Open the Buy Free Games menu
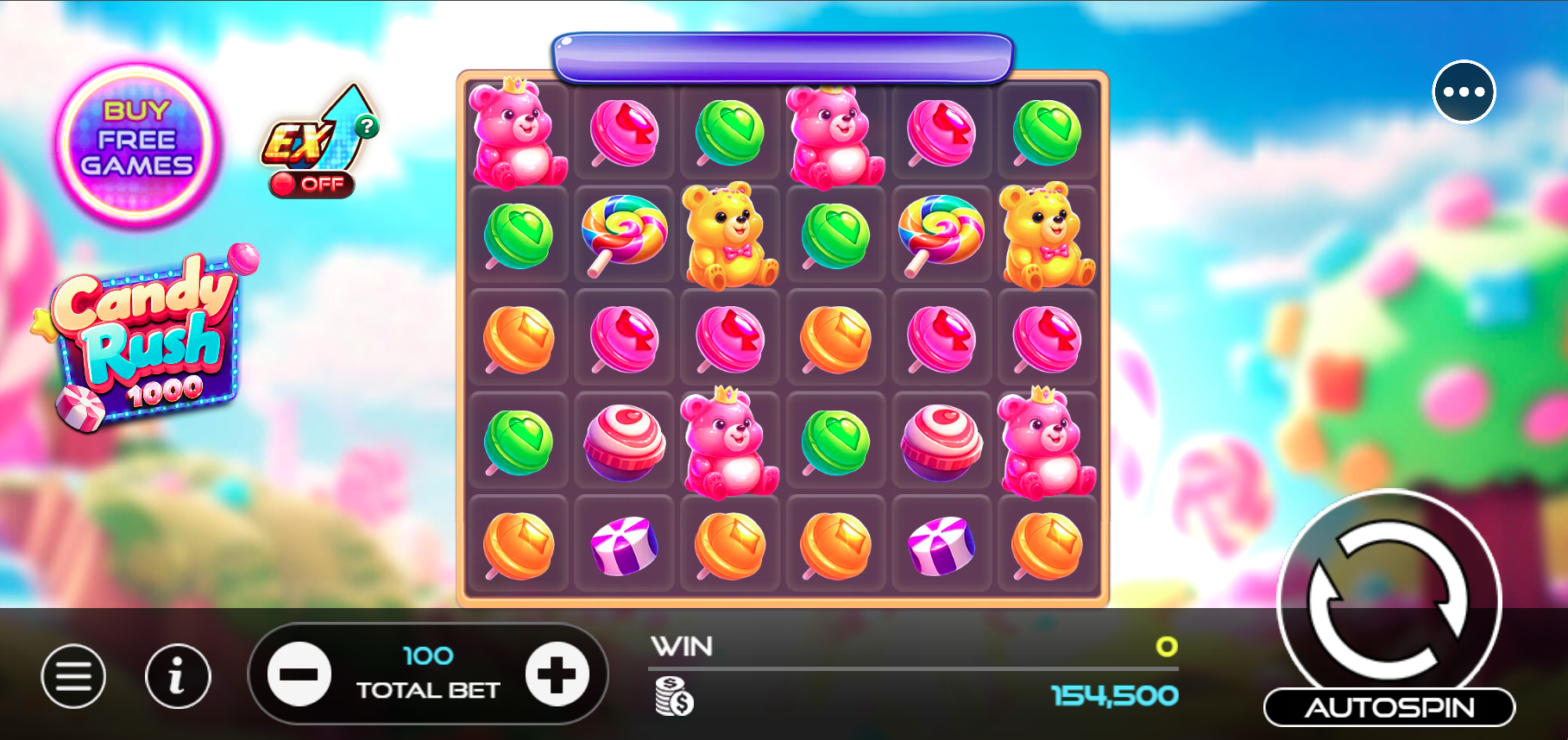1568x740 pixels. click(x=138, y=138)
